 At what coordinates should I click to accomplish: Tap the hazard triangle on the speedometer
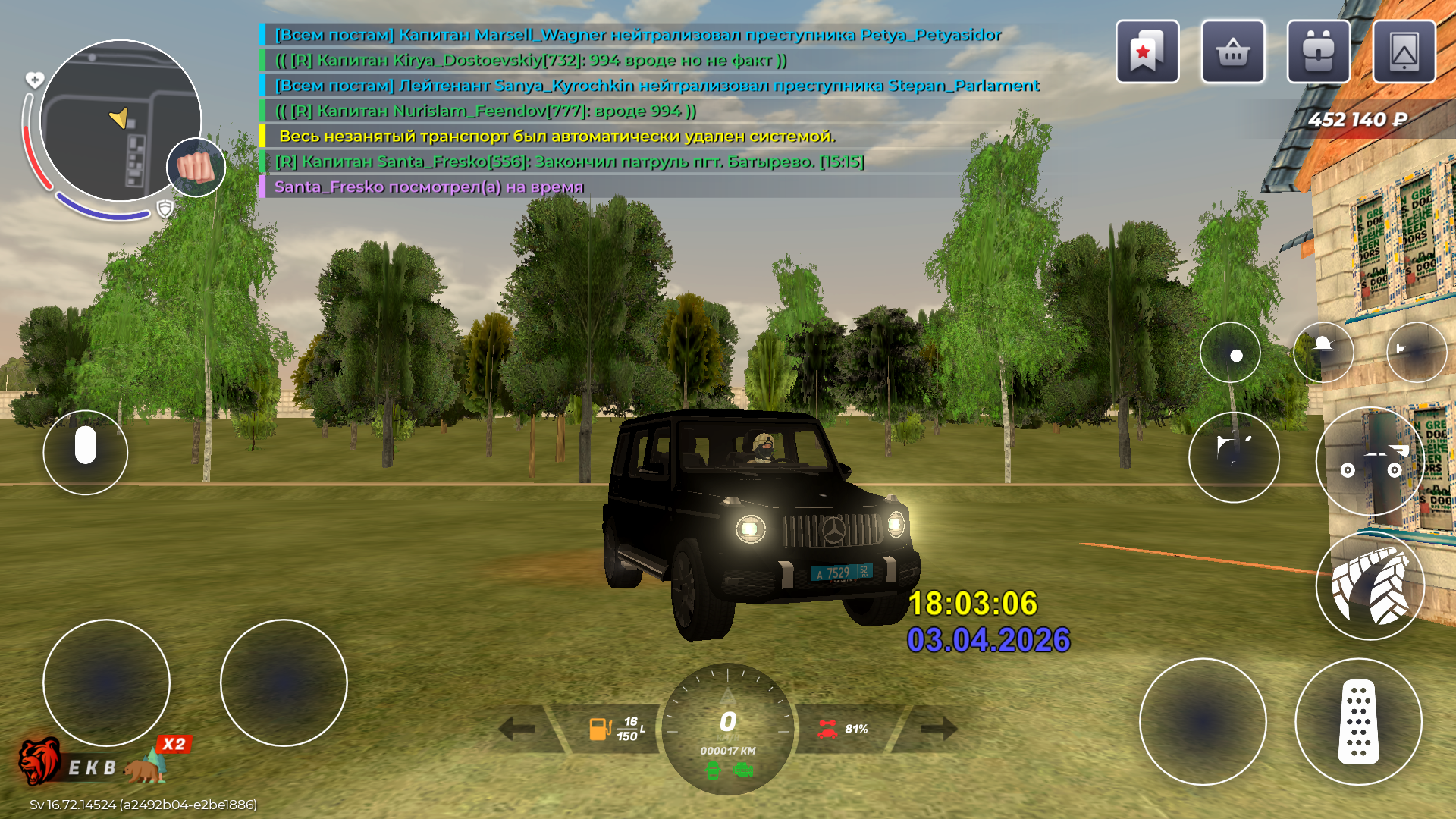tap(728, 696)
